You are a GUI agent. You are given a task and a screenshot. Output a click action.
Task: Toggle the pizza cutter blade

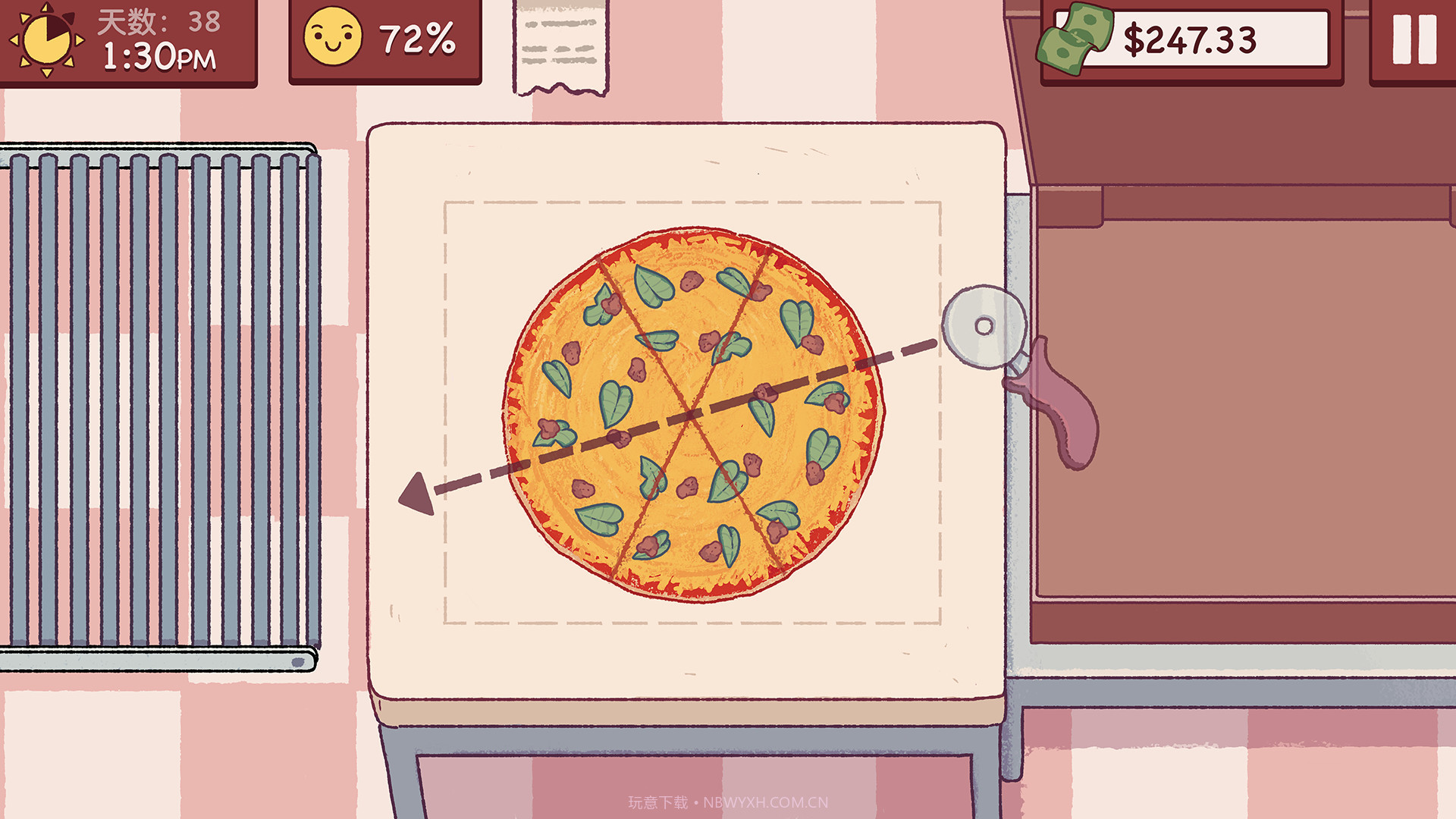pyautogui.click(x=984, y=326)
